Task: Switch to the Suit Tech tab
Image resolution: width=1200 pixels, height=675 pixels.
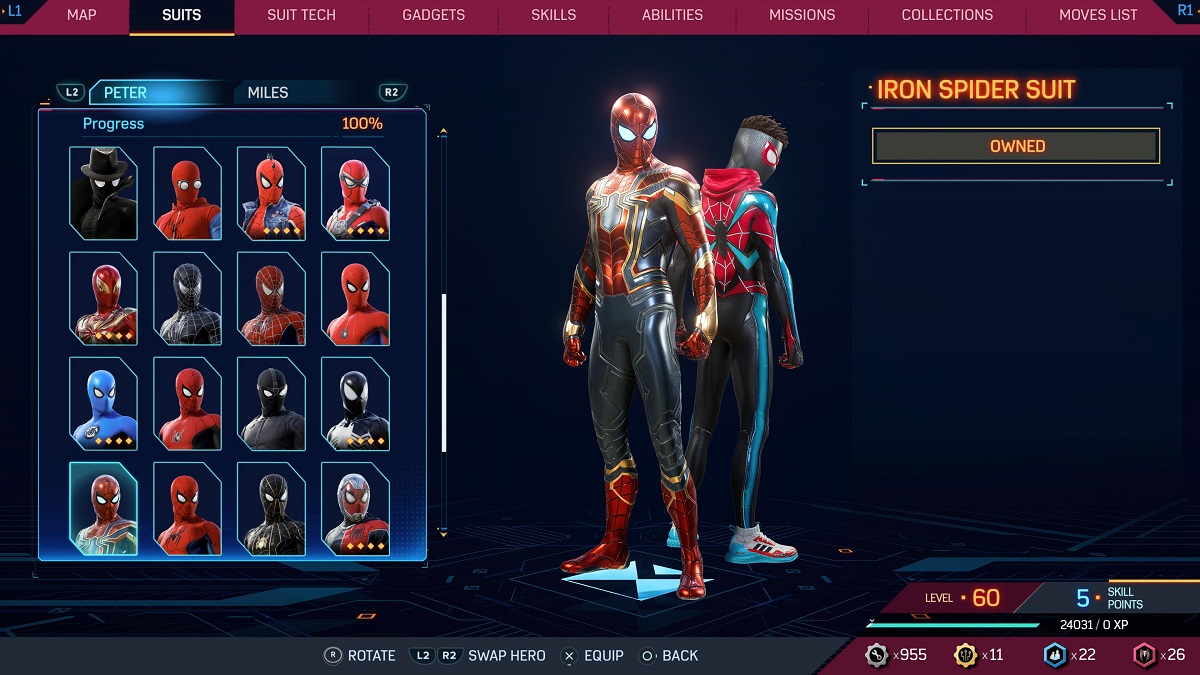Action: coord(301,15)
